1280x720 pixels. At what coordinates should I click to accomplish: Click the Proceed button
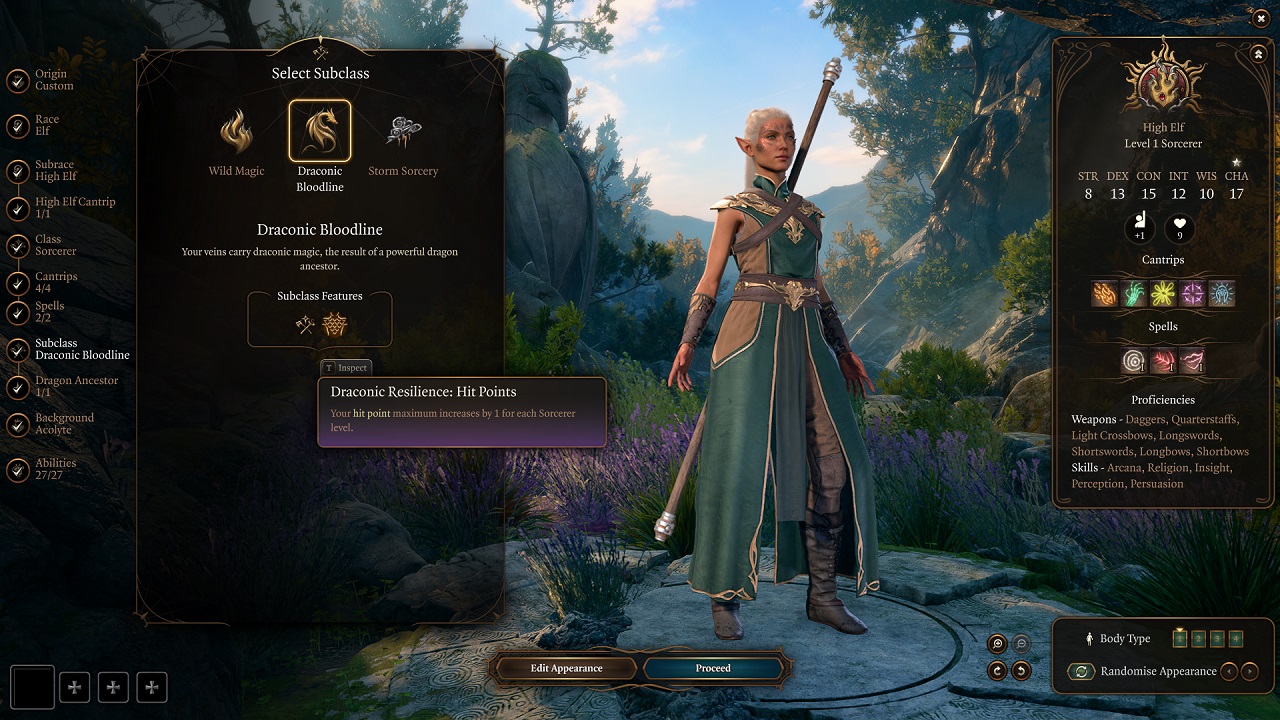[x=713, y=668]
